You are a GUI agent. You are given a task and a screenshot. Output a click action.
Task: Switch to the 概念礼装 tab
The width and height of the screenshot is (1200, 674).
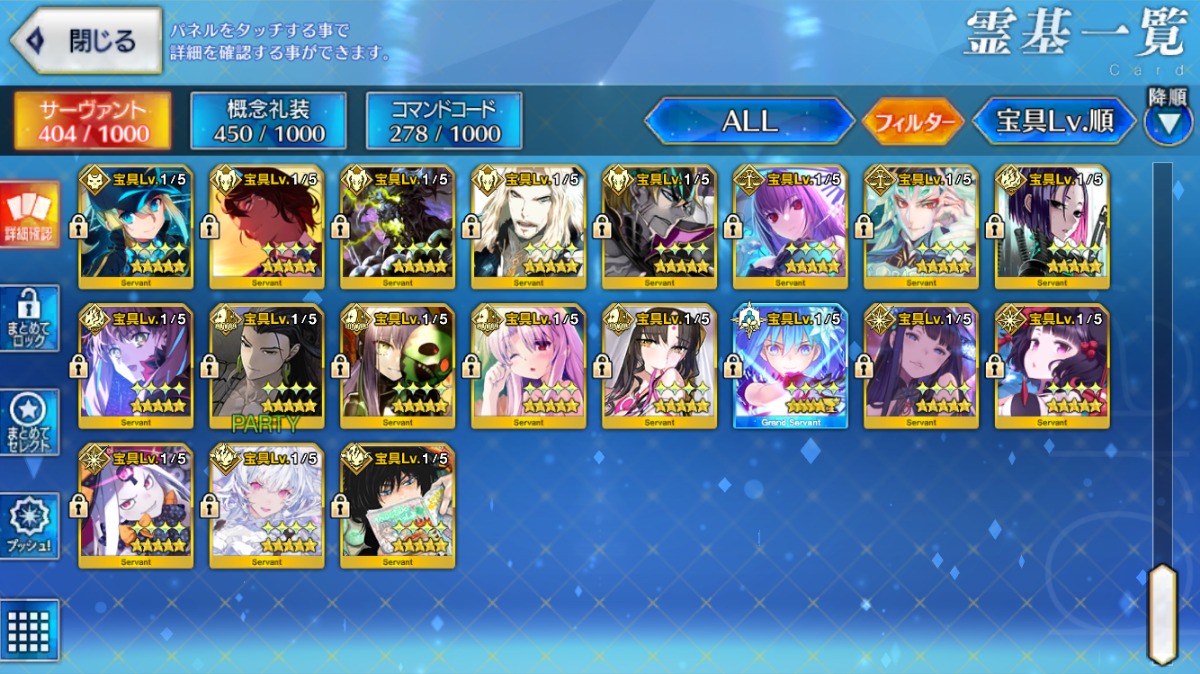point(269,122)
